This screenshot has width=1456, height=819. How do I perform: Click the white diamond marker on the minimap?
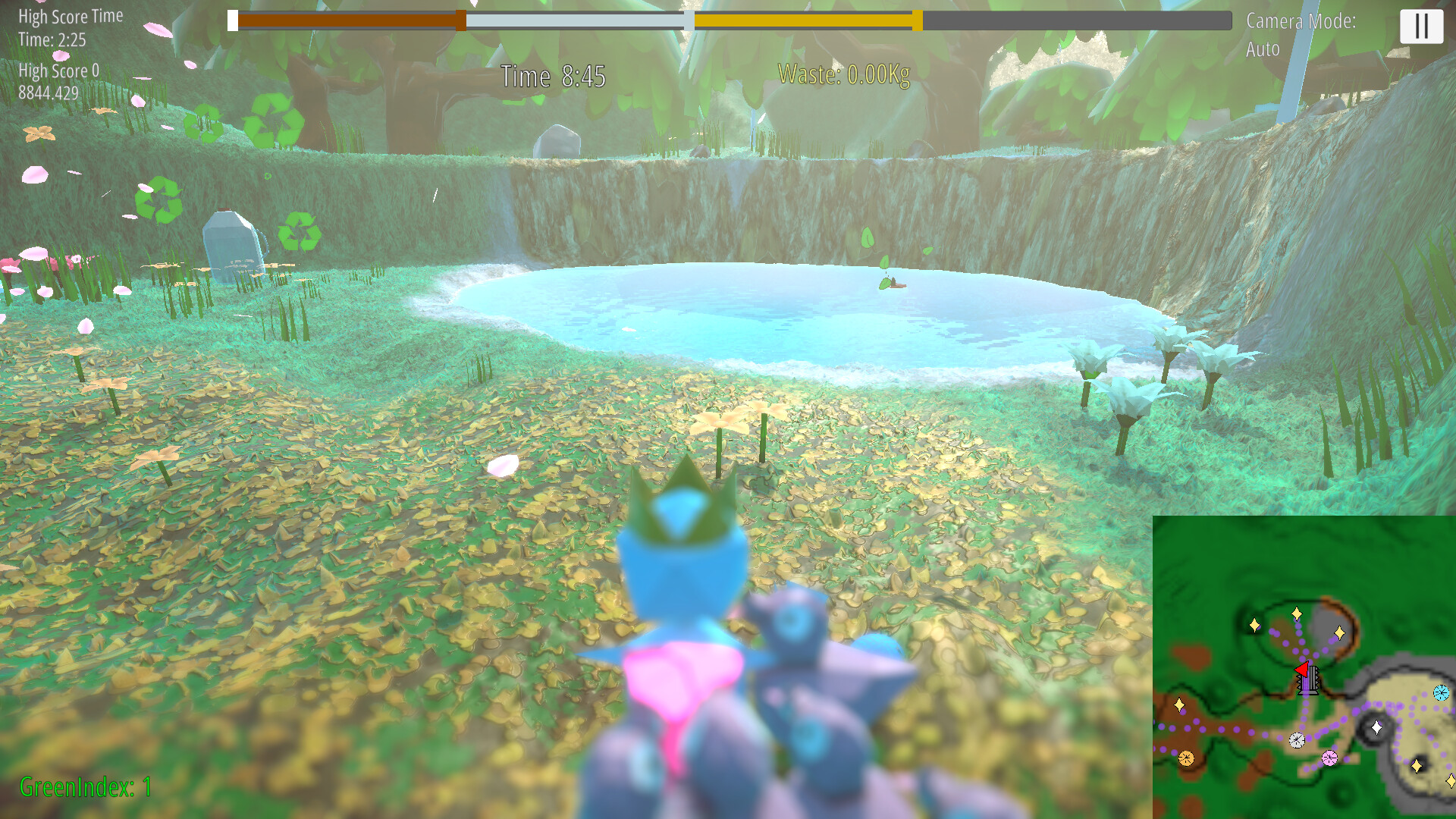[1376, 728]
